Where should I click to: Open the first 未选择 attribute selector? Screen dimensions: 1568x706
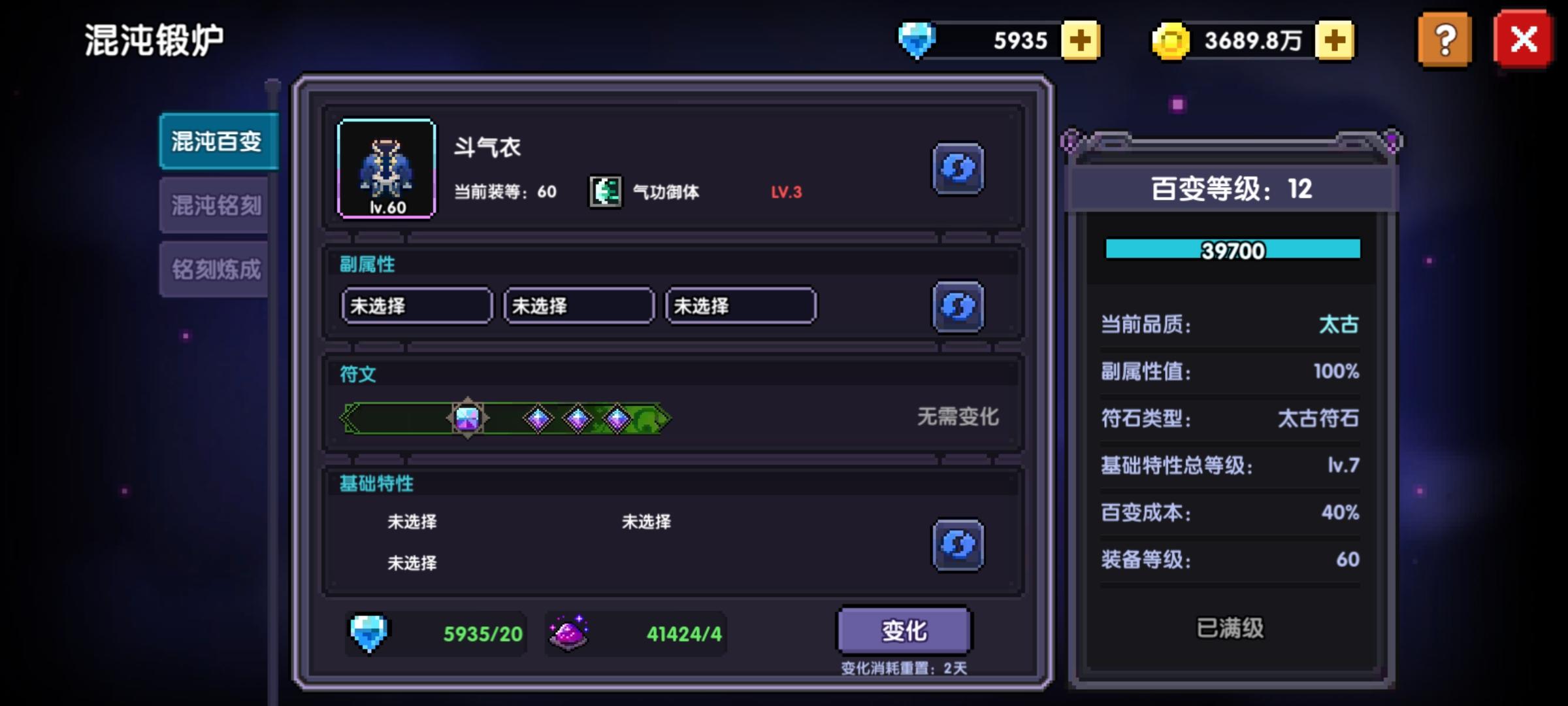pyautogui.click(x=416, y=305)
